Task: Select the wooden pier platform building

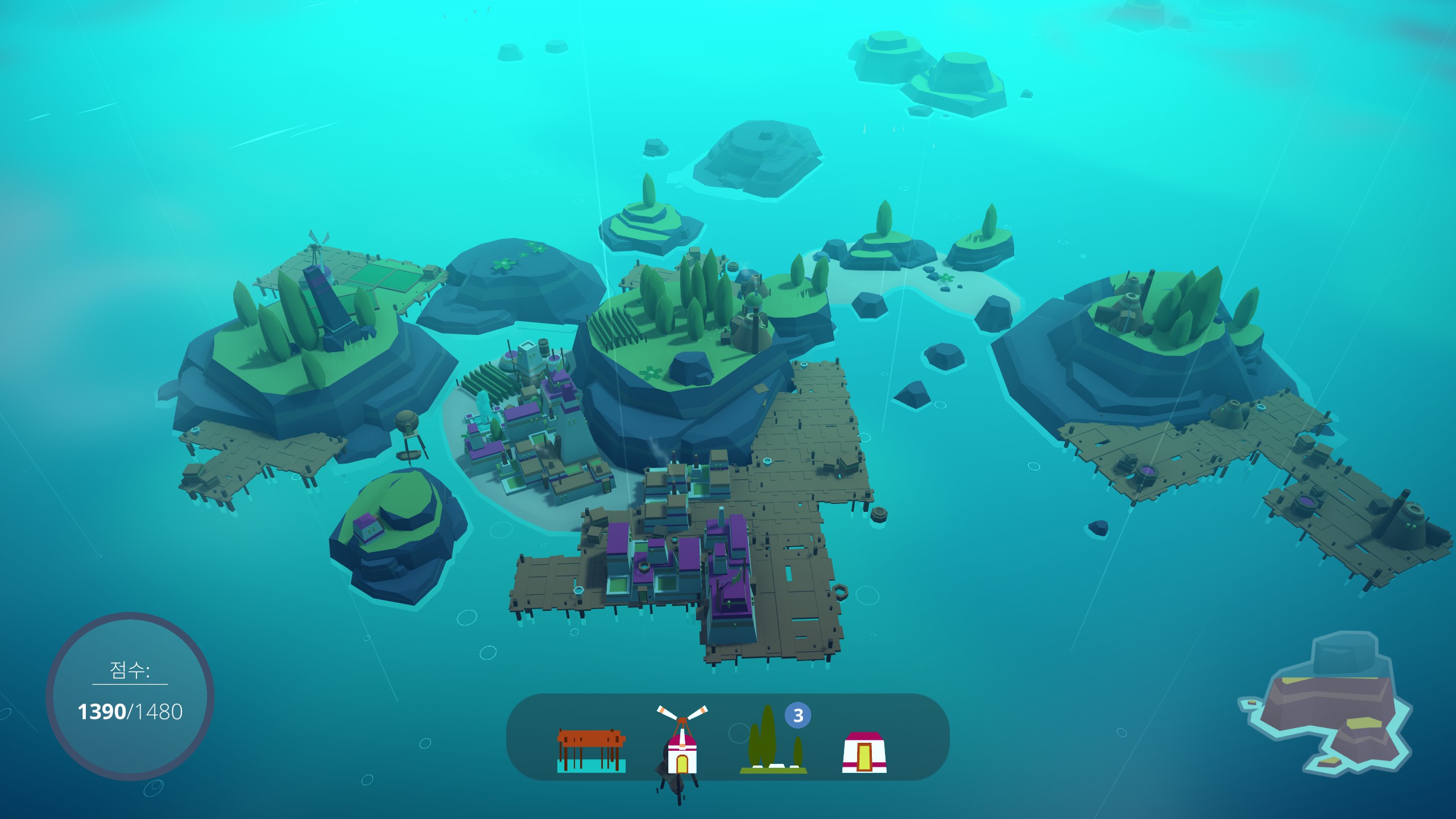Action: click(x=591, y=751)
